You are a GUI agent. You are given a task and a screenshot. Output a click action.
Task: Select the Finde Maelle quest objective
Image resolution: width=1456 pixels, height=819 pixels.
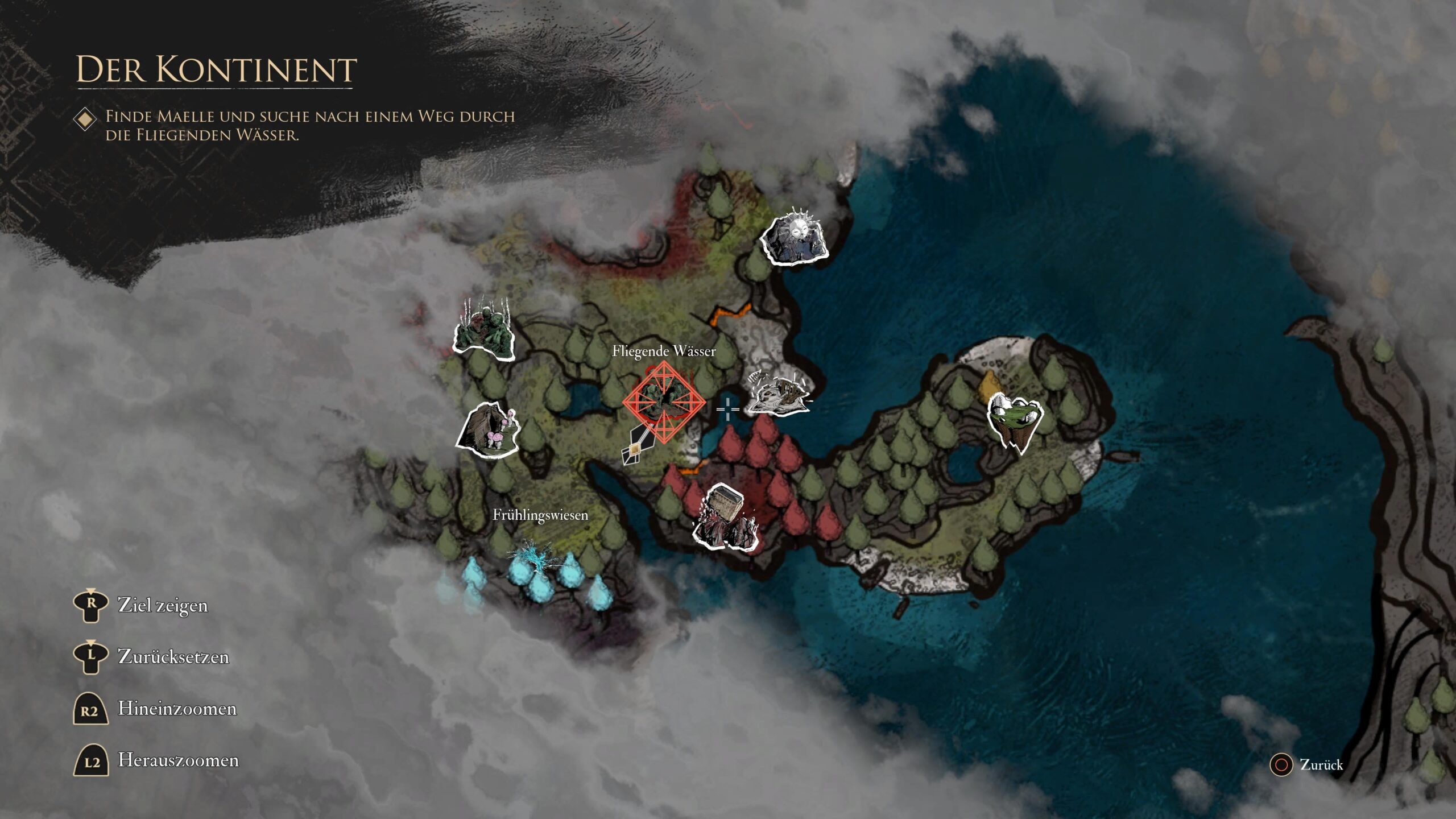(x=310, y=125)
